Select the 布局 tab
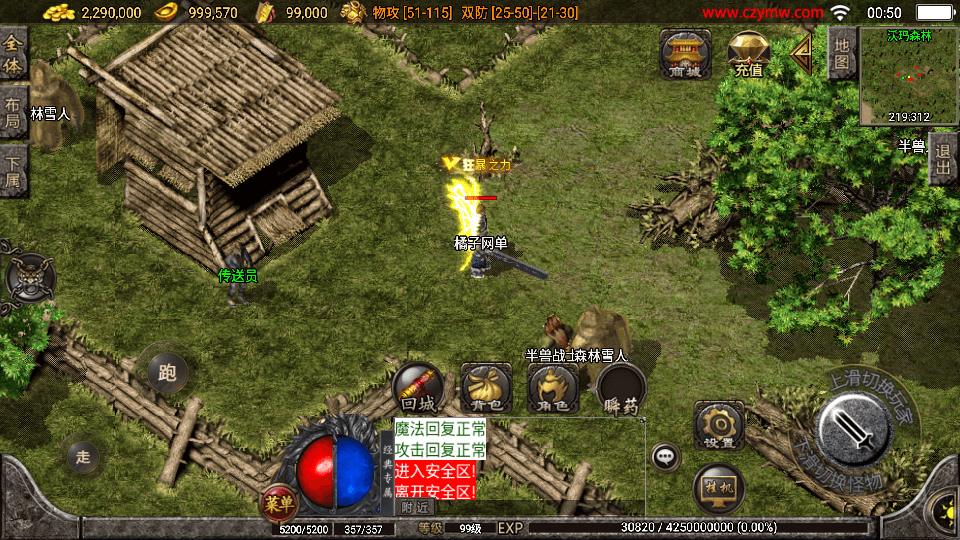 (13, 112)
